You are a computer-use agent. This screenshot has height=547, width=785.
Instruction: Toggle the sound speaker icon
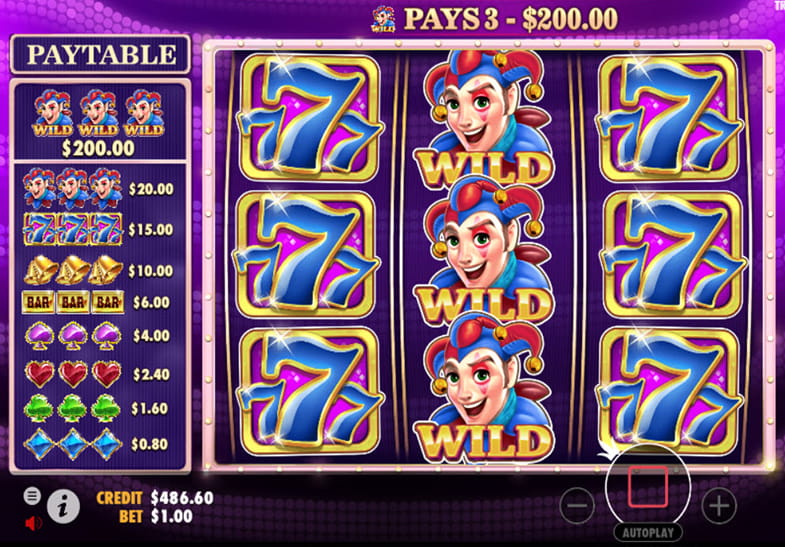pyautogui.click(x=32, y=522)
